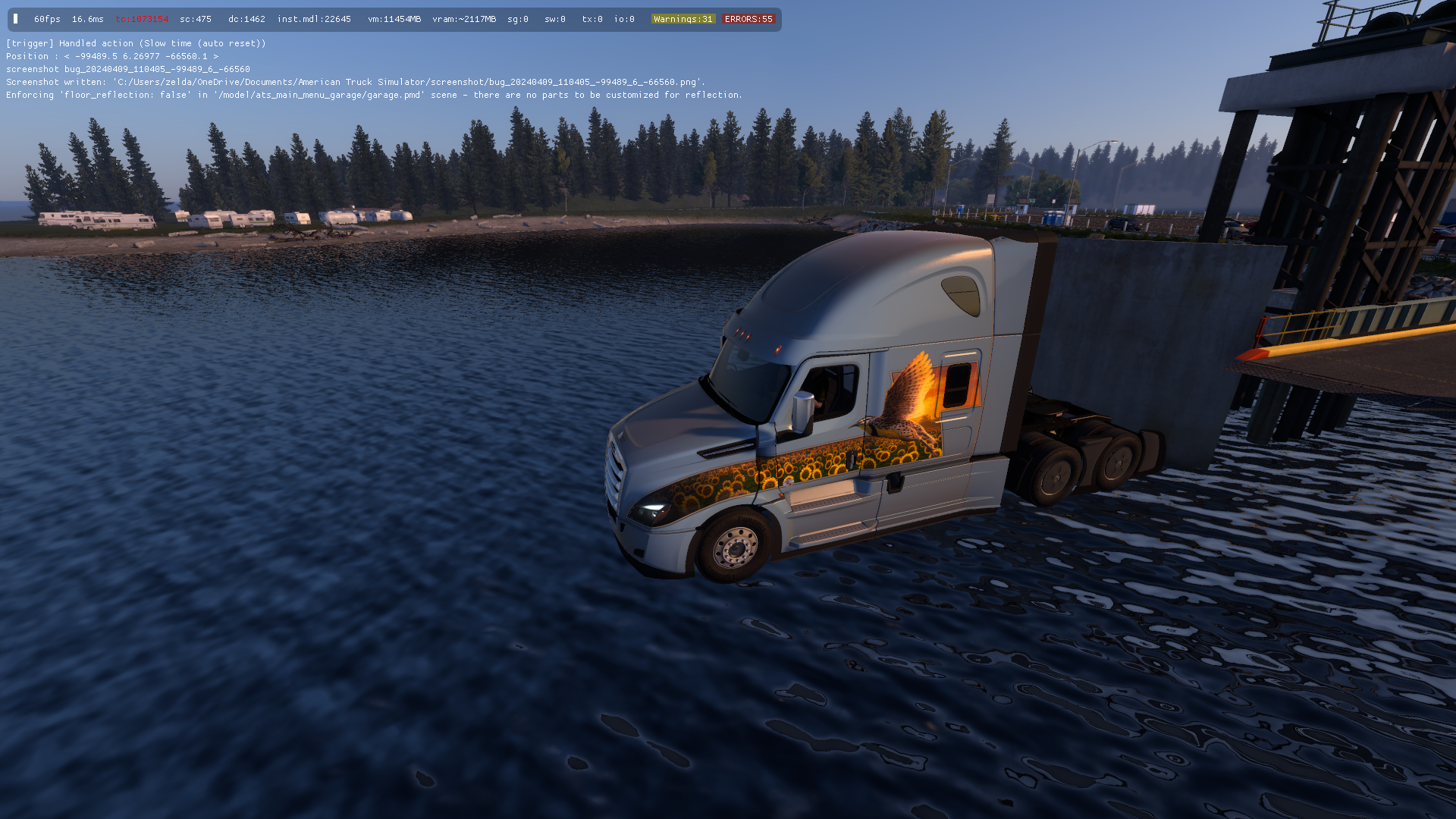Select the sc:475 statistic
1456x819 pixels.
pos(198,19)
